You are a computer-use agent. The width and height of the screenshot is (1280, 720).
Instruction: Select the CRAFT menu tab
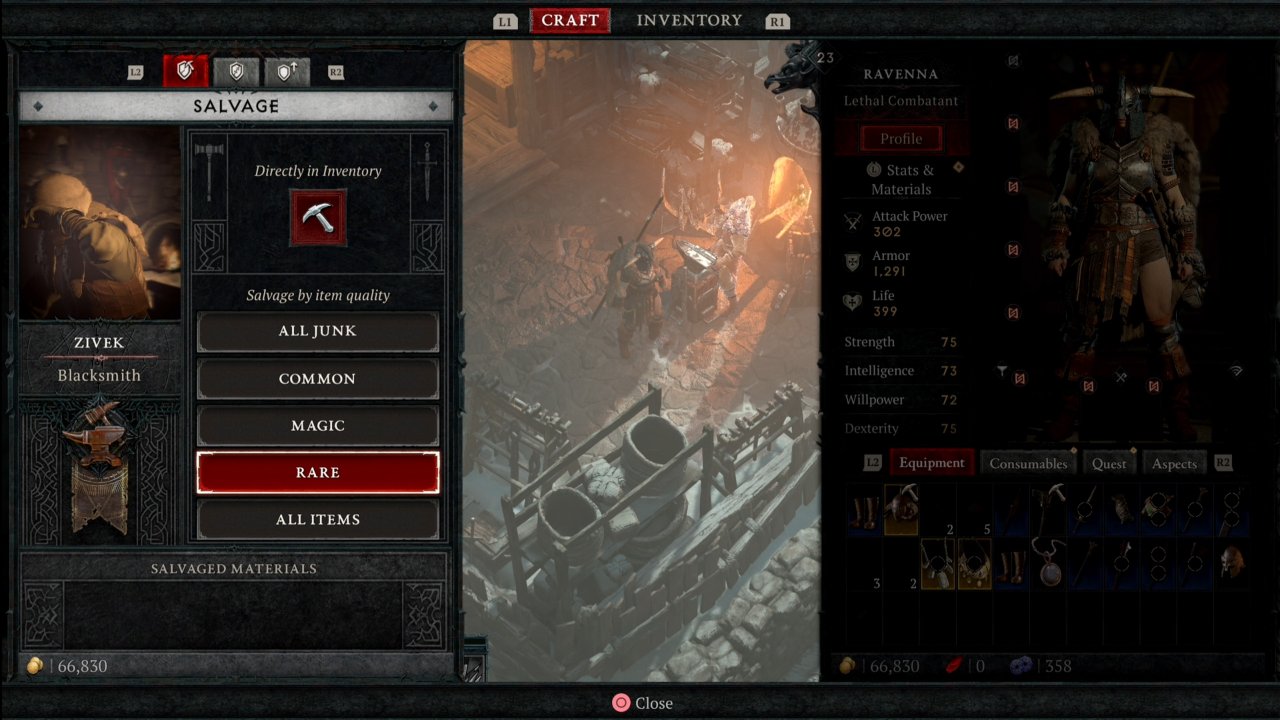569,20
